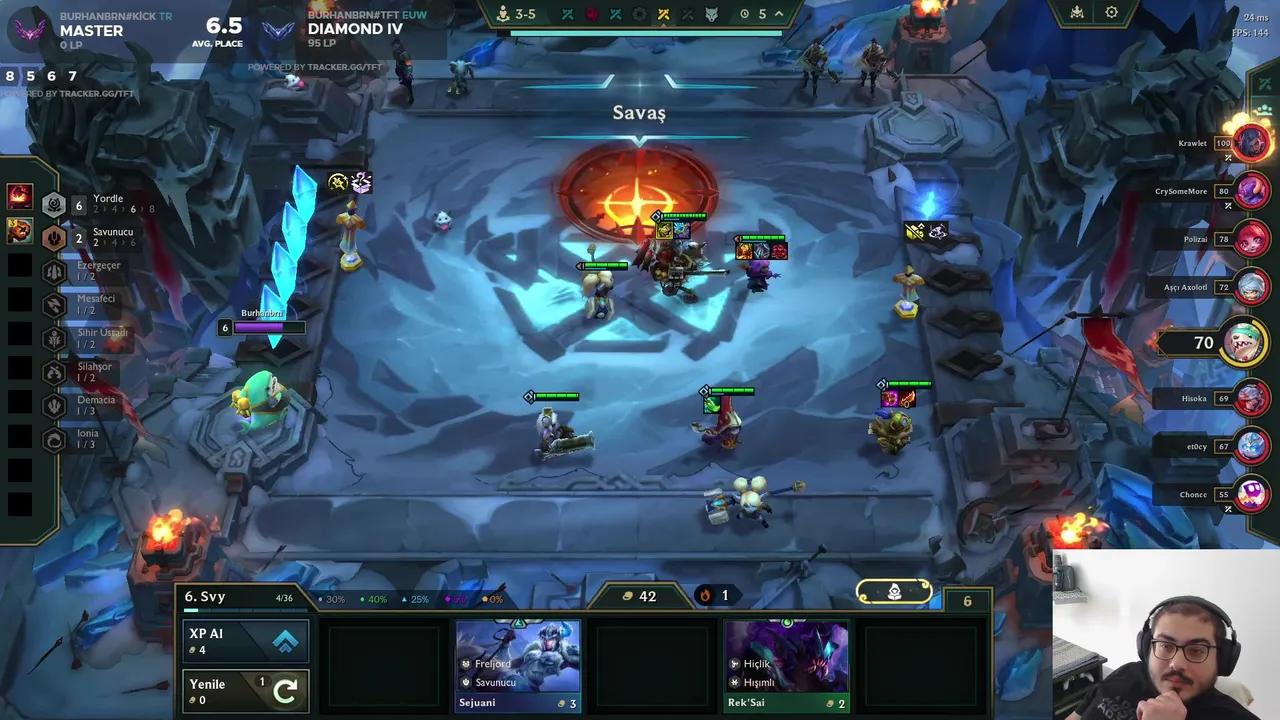1280x720 pixels.
Task: Toggle mute icon under Krawlet
Action: click(x=1228, y=158)
